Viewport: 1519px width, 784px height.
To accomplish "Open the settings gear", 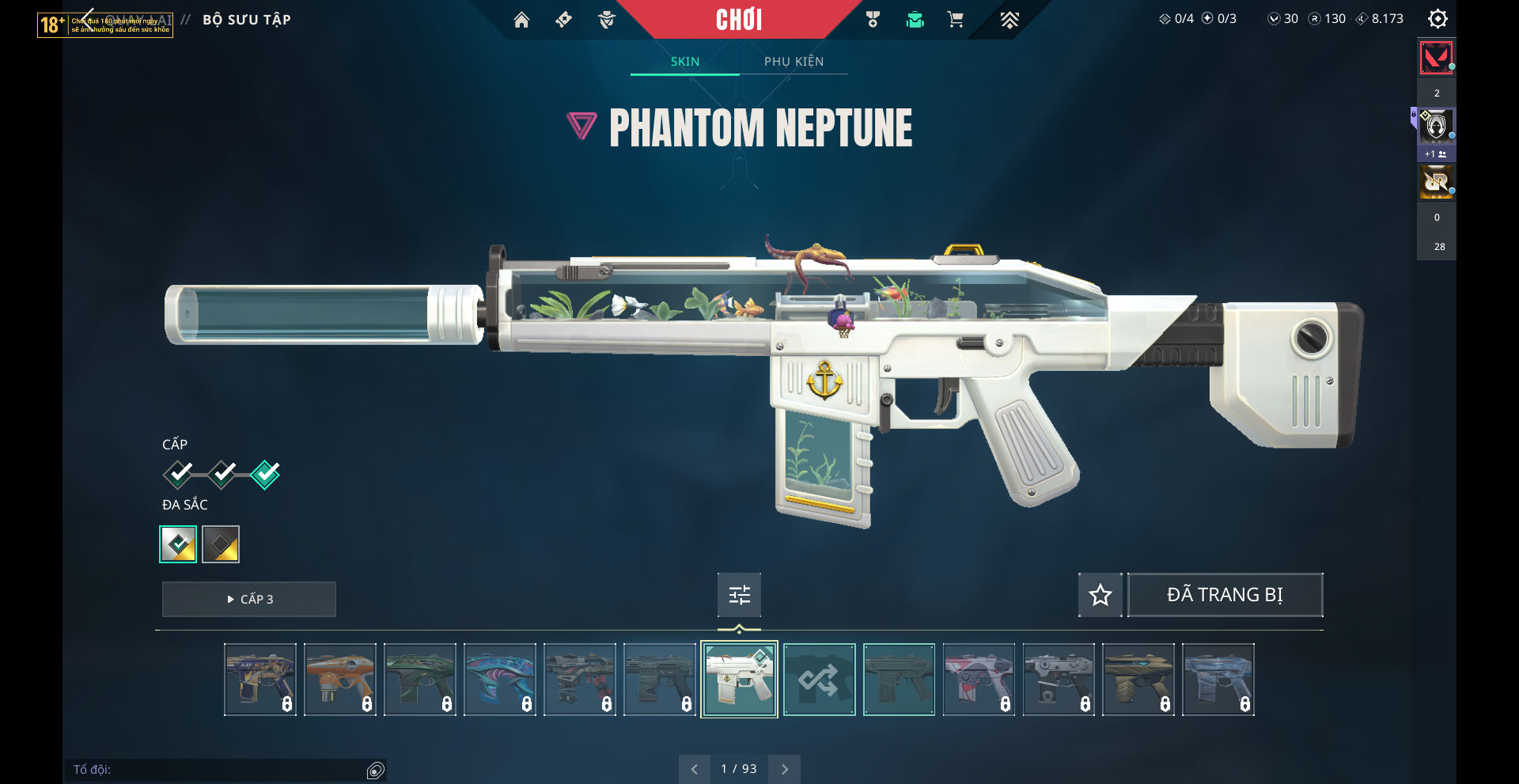I will [1438, 19].
